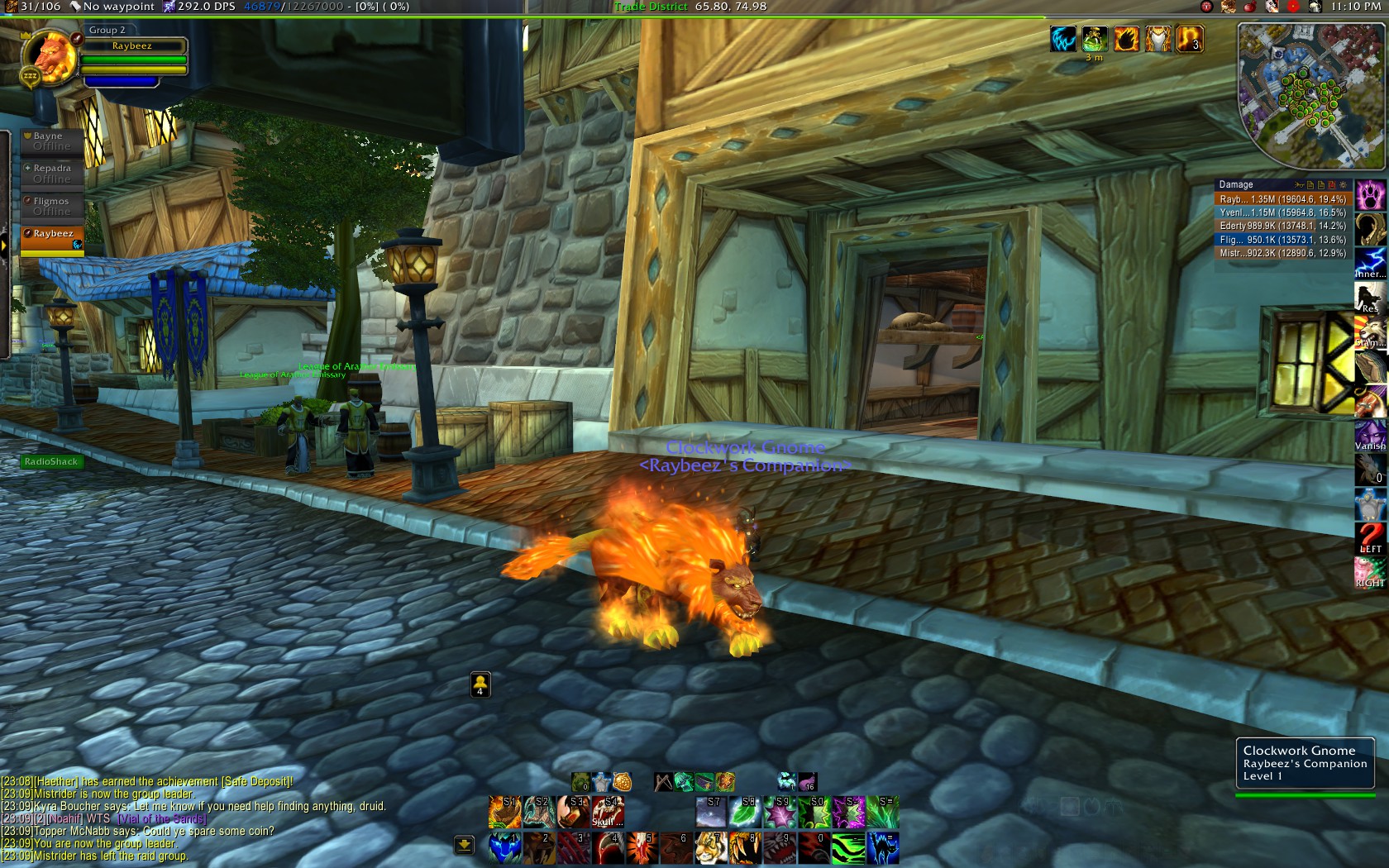Click the flame paw buff icon
1389x868 pixels.
1126,39
